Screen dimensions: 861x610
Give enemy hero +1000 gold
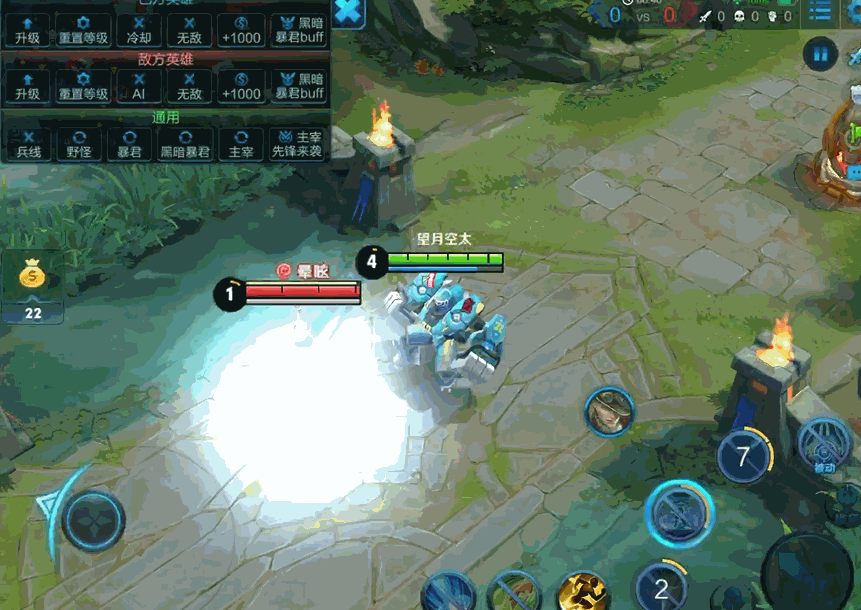(241, 87)
